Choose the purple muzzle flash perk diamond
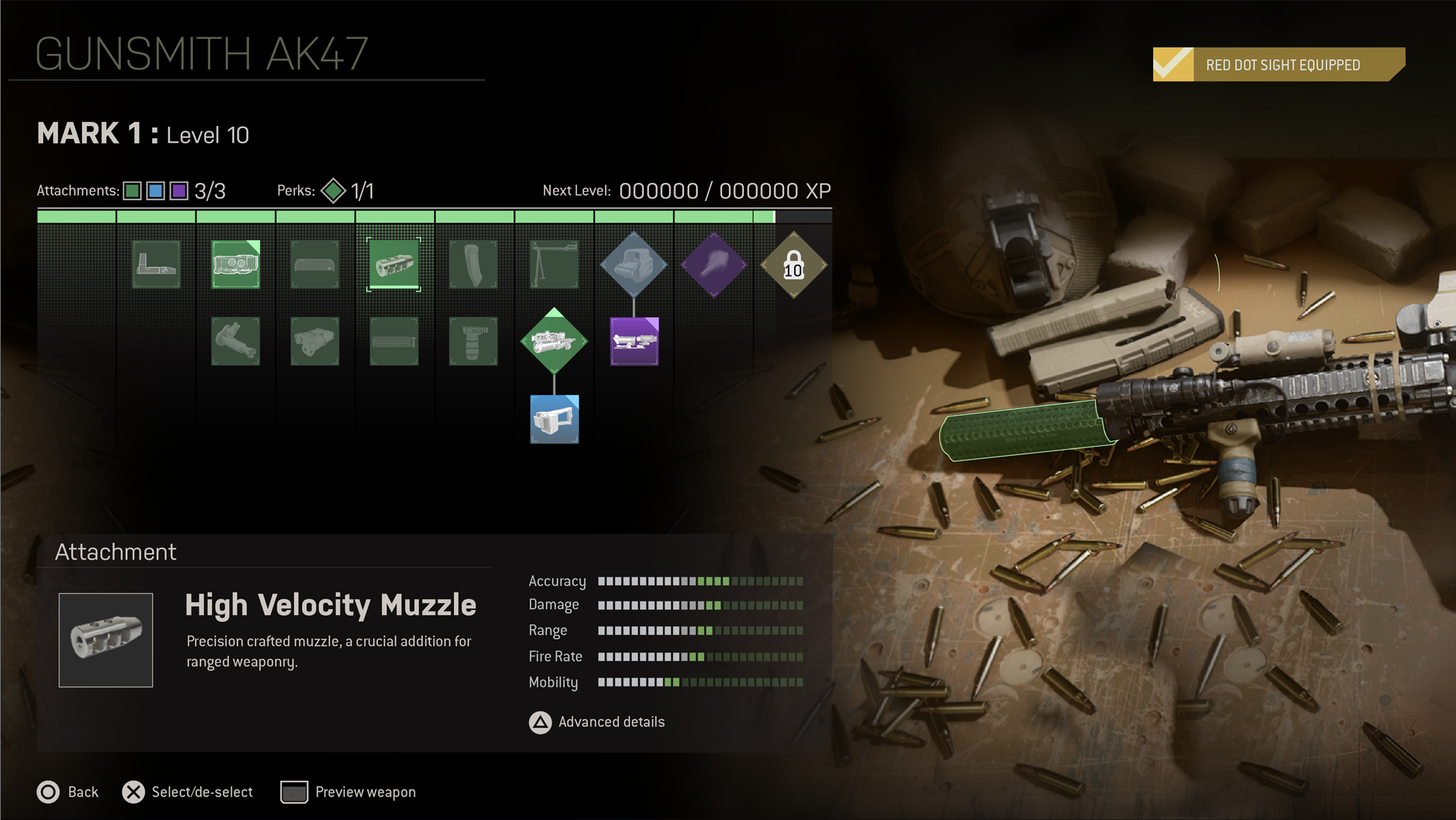Screen dimensions: 1456x820 point(714,265)
